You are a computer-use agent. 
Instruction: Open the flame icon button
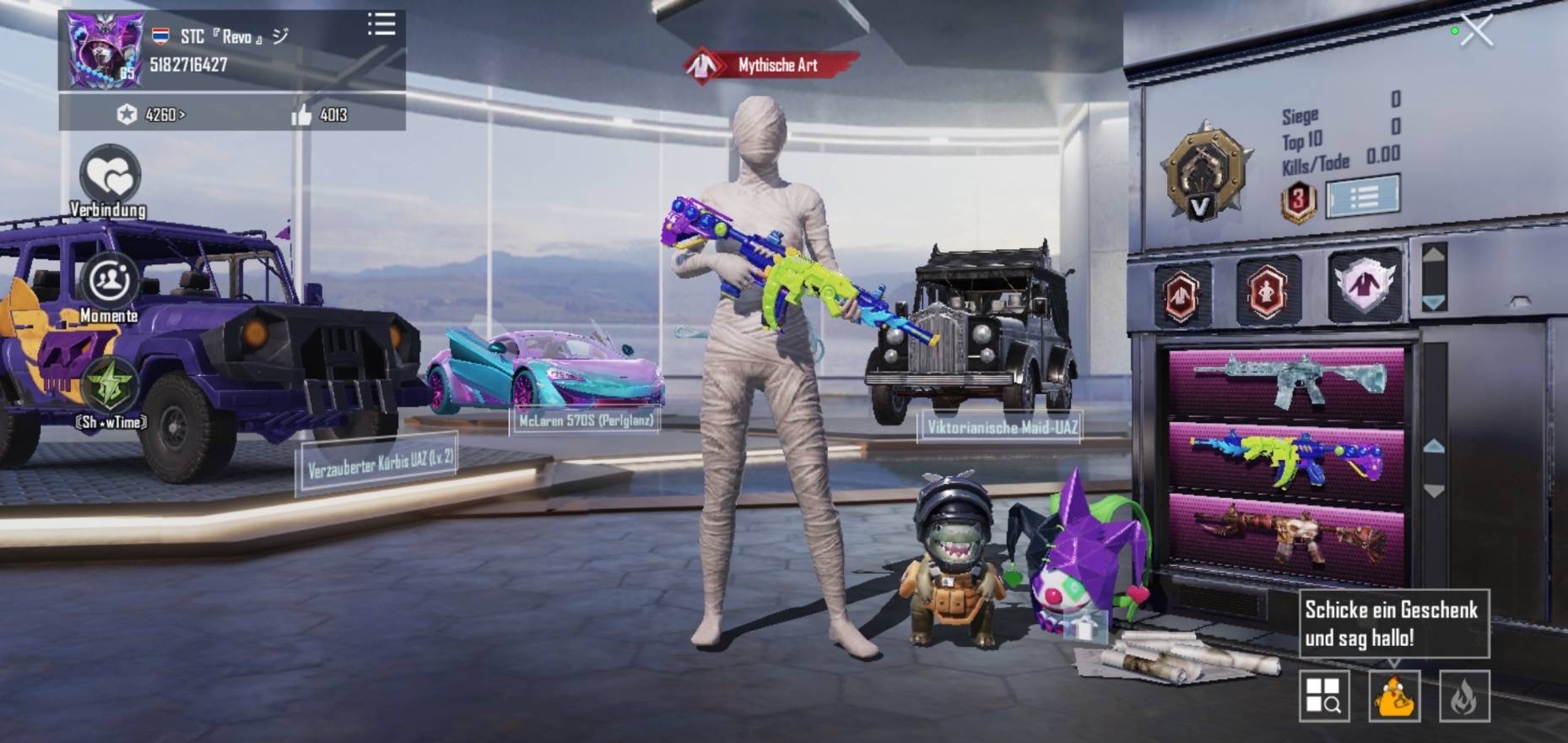pos(1463,697)
